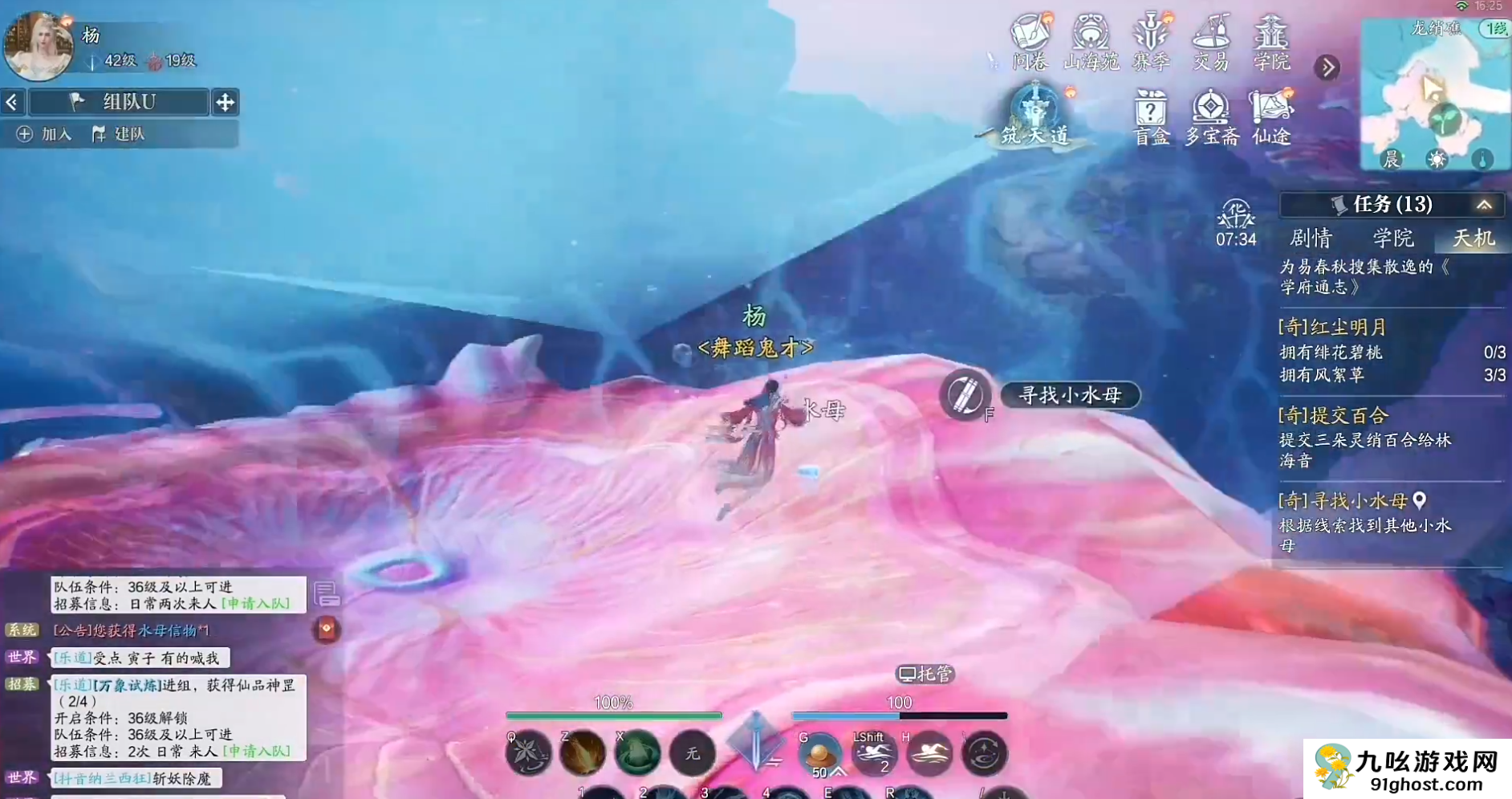This screenshot has height=799, width=1512.
Task: Open the 交易 trade menu
Action: [x=1211, y=42]
